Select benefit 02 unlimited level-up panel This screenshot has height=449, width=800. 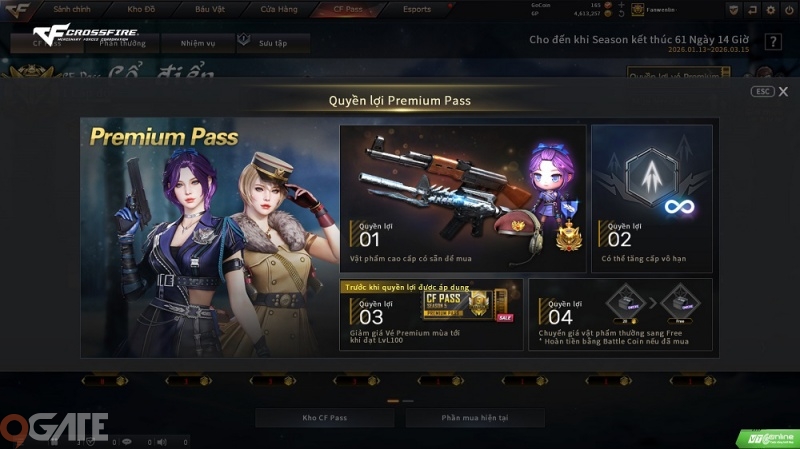[651, 199]
